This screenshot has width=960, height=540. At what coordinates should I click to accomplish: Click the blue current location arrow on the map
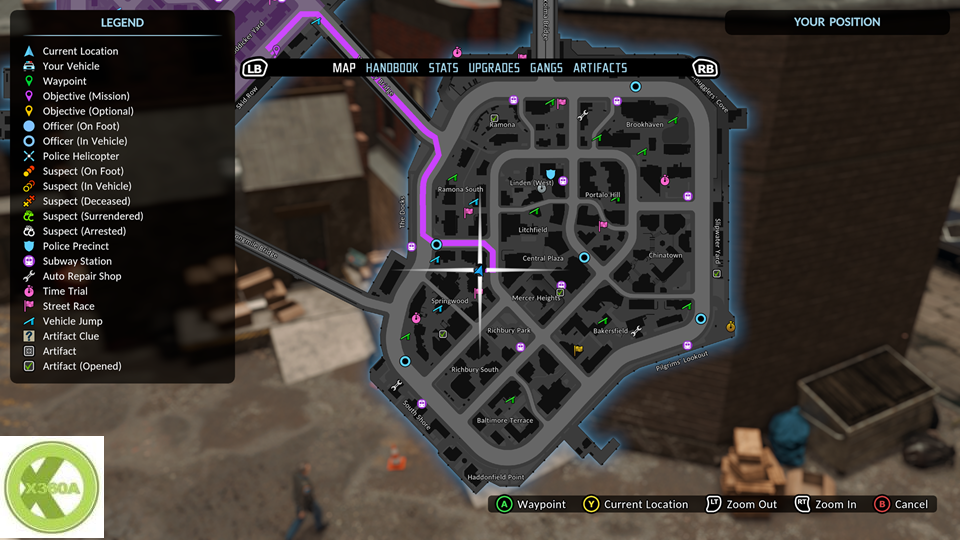[x=480, y=270]
